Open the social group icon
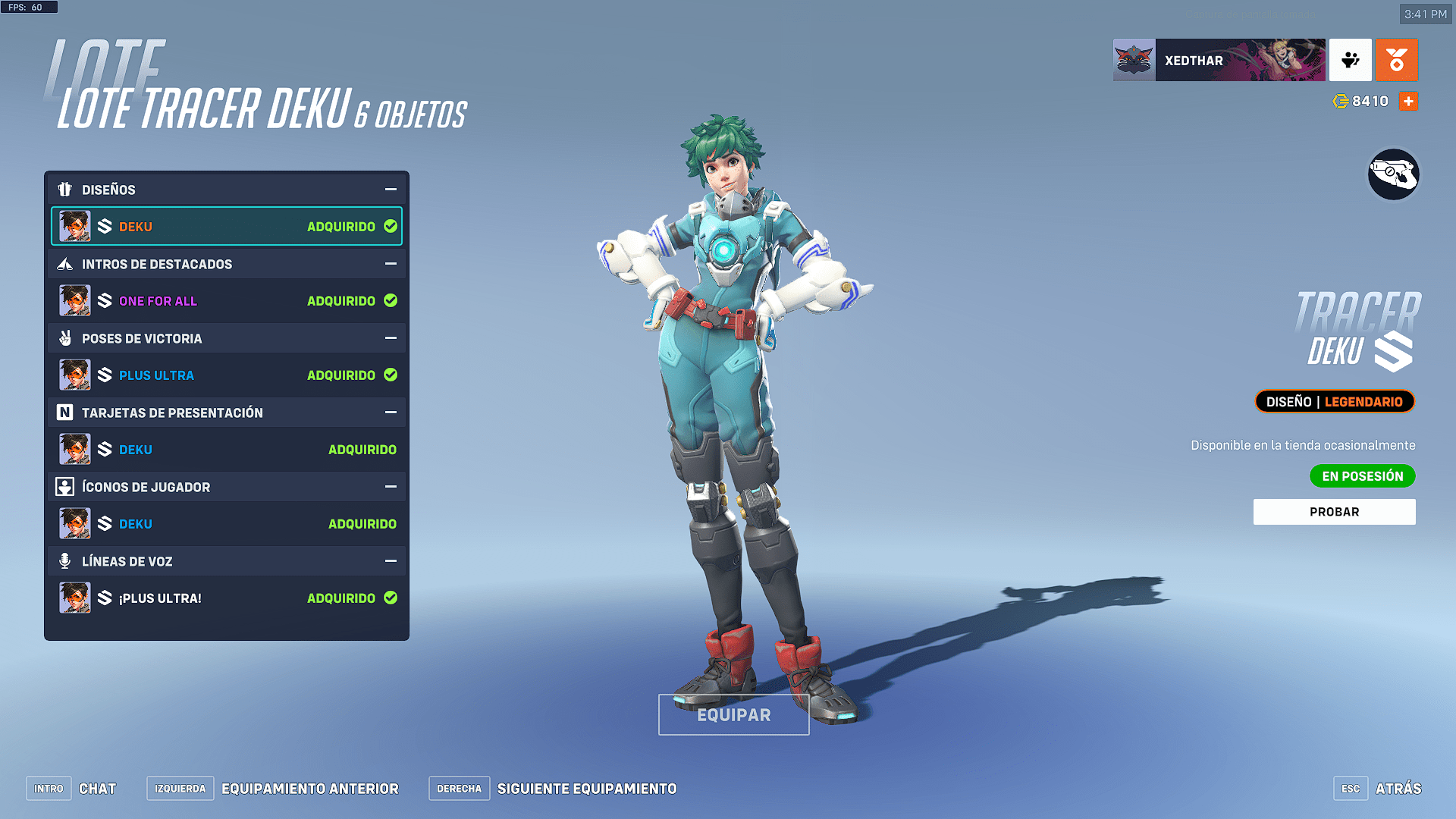 tap(1350, 61)
